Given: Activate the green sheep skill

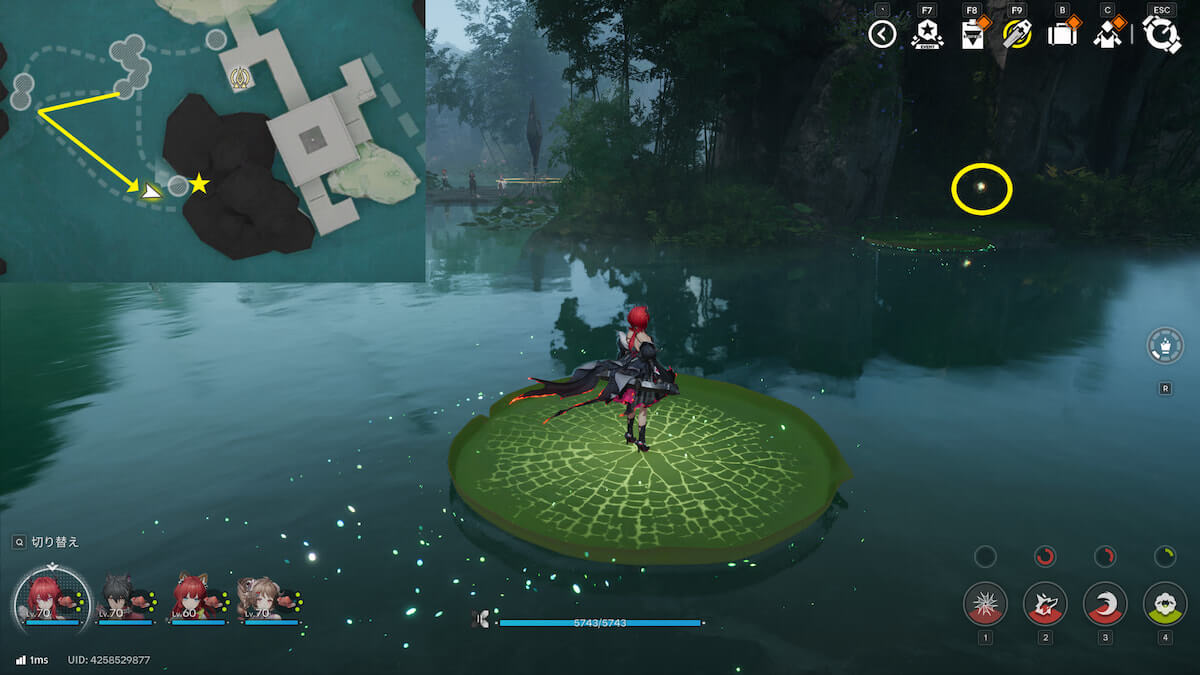Looking at the screenshot, I should (1165, 603).
